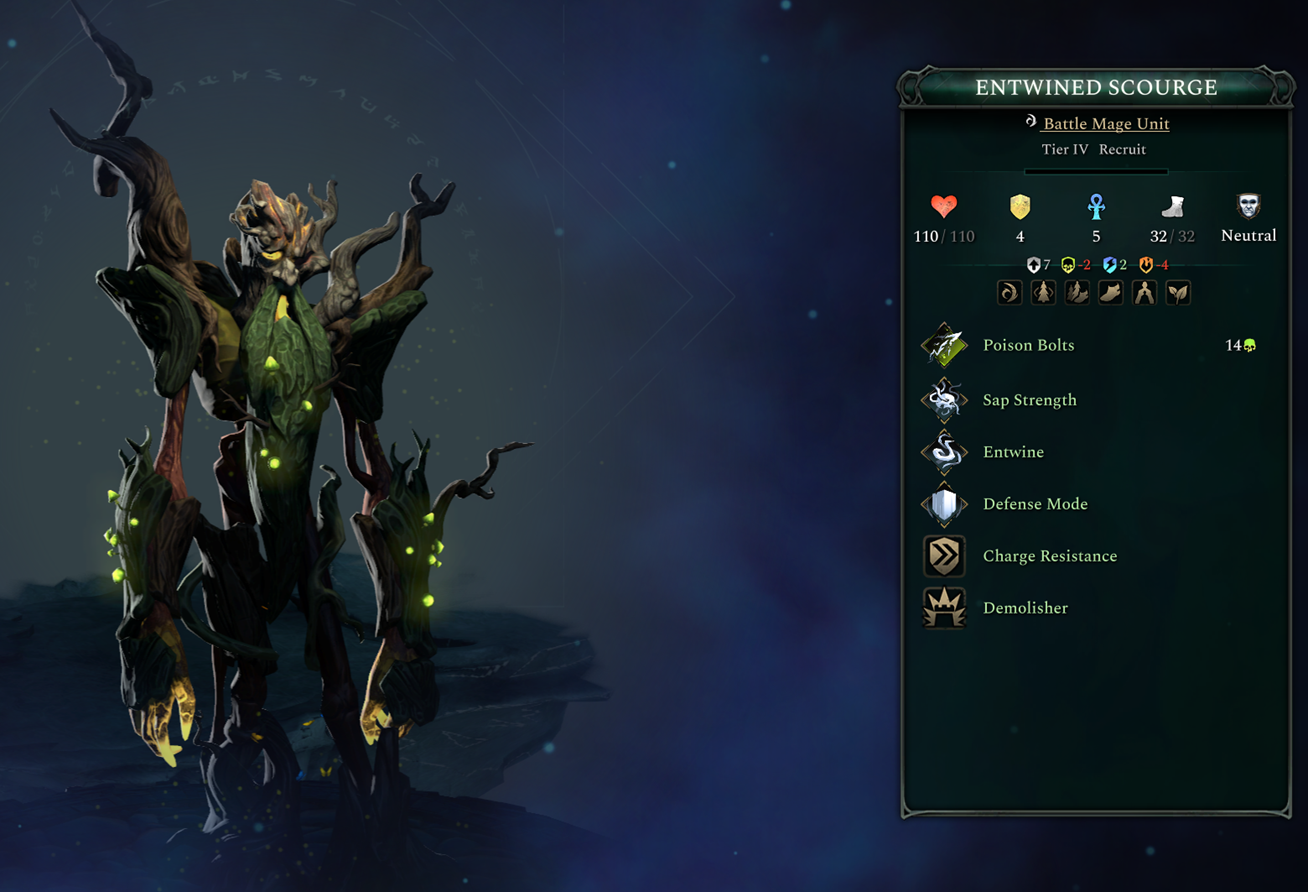The height and width of the screenshot is (892, 1308).
Task: Select the Poison Bolts ability
Action: (x=1028, y=345)
